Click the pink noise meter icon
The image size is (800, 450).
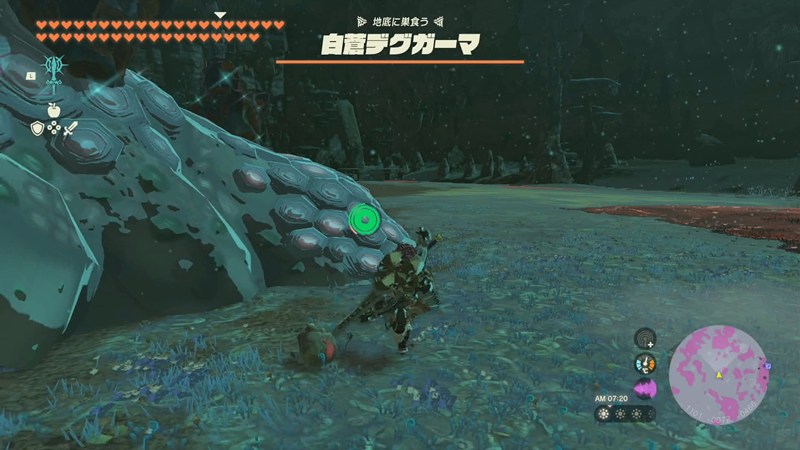[x=645, y=388]
